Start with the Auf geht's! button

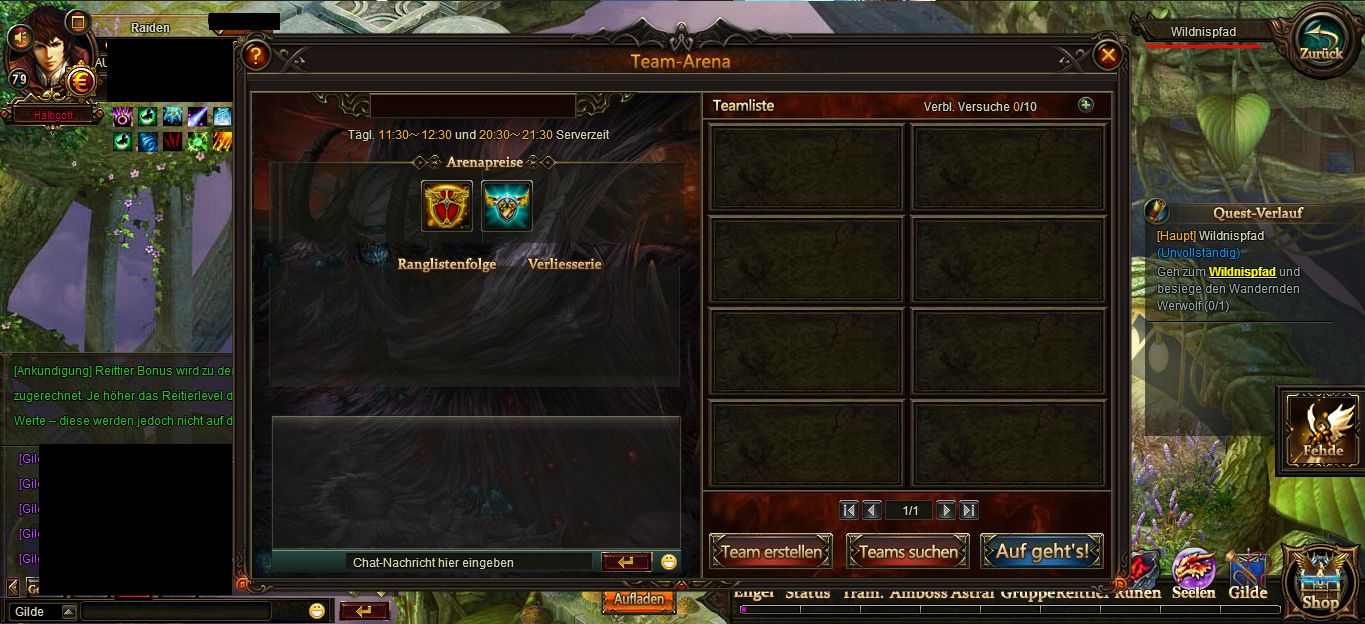(x=1042, y=551)
